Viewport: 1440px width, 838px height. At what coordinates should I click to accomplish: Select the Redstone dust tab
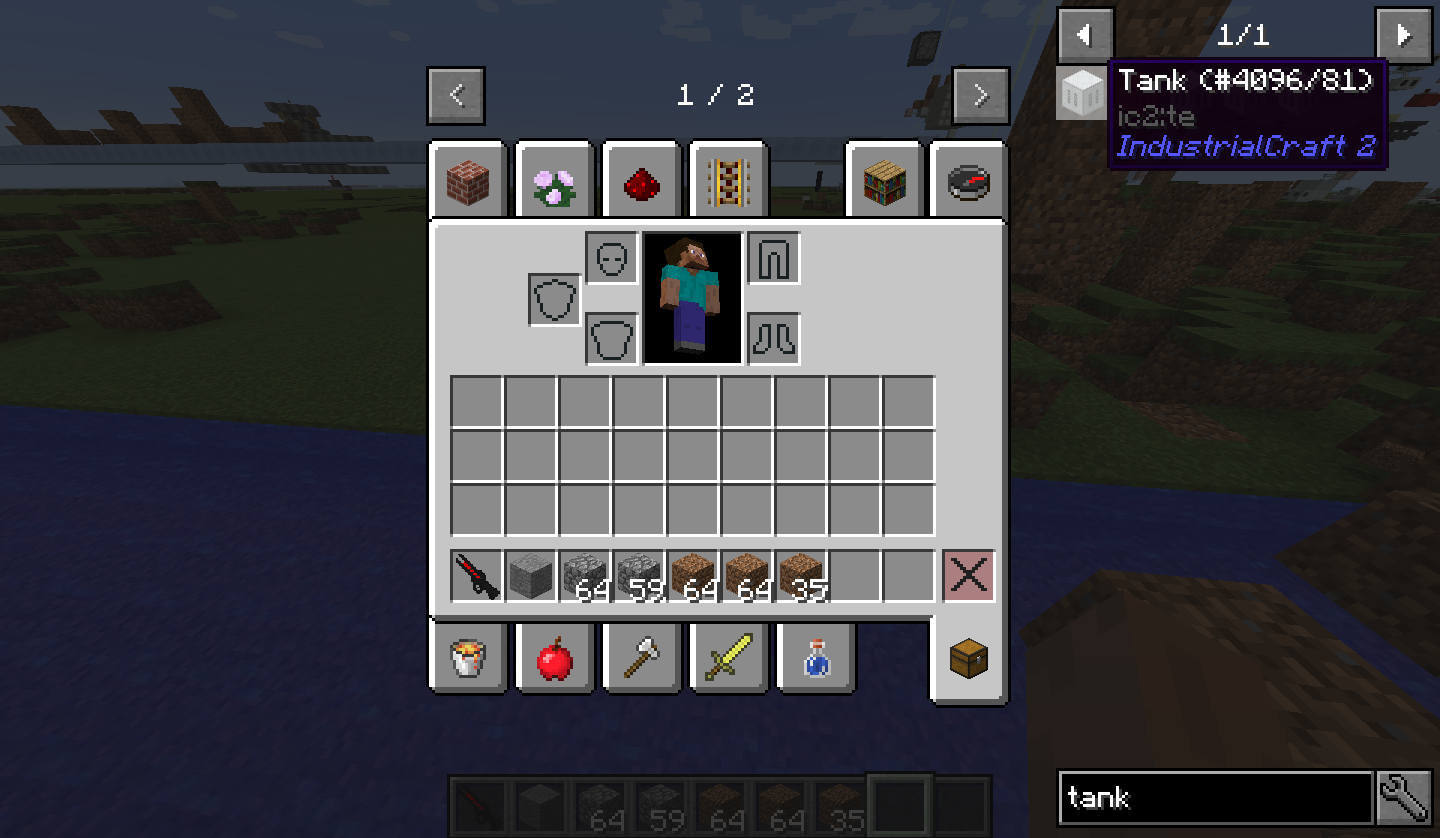pyautogui.click(x=642, y=181)
